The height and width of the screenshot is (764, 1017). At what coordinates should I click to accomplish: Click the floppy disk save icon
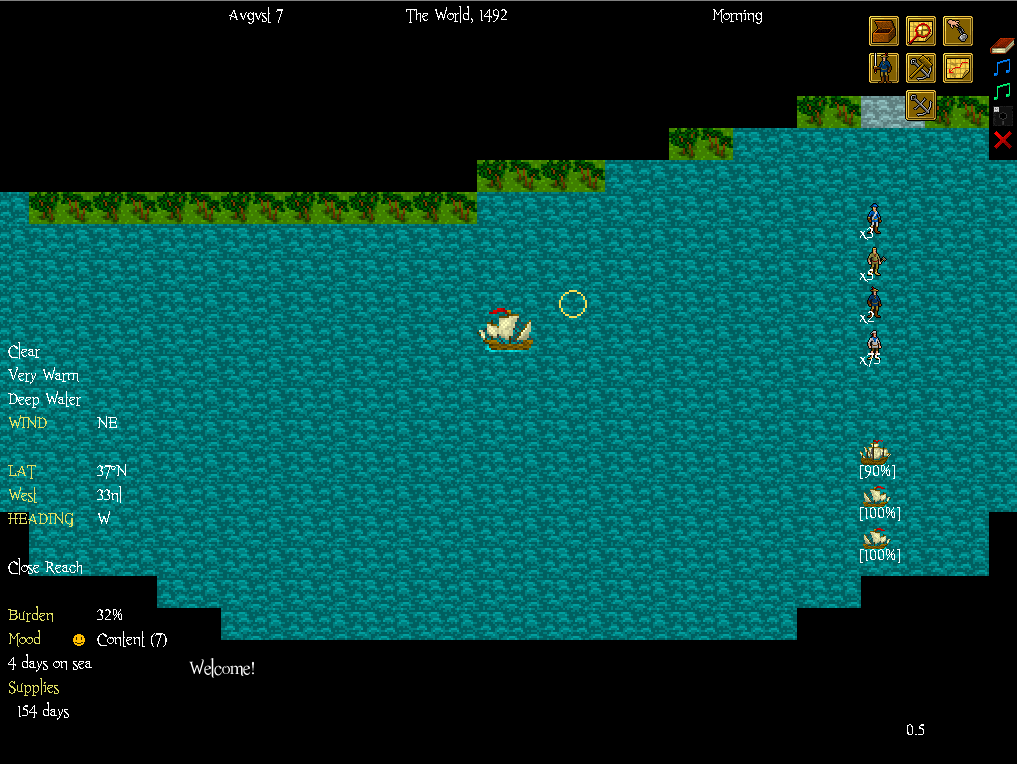click(x=1002, y=115)
